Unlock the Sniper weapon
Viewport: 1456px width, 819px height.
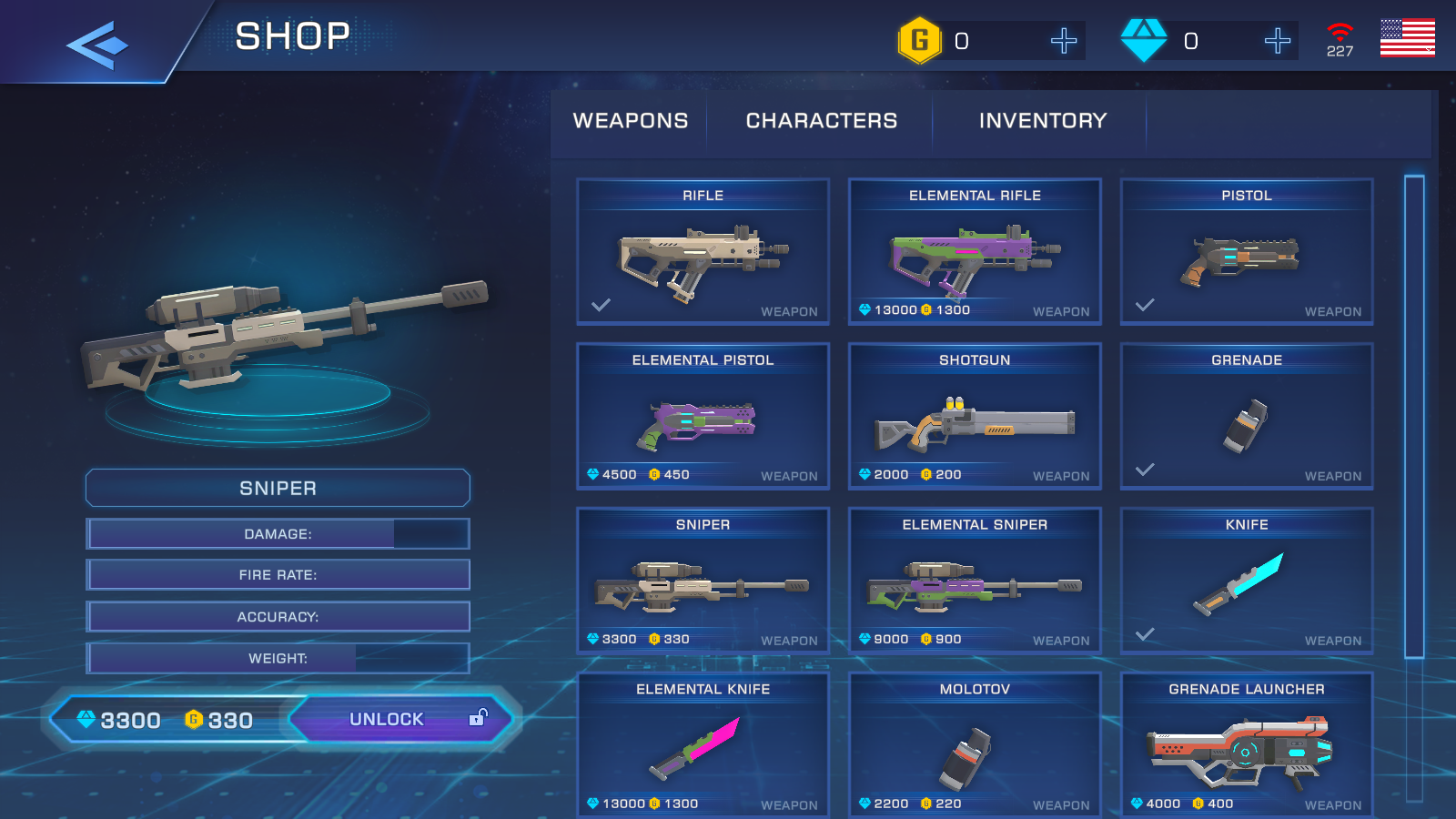pos(400,720)
